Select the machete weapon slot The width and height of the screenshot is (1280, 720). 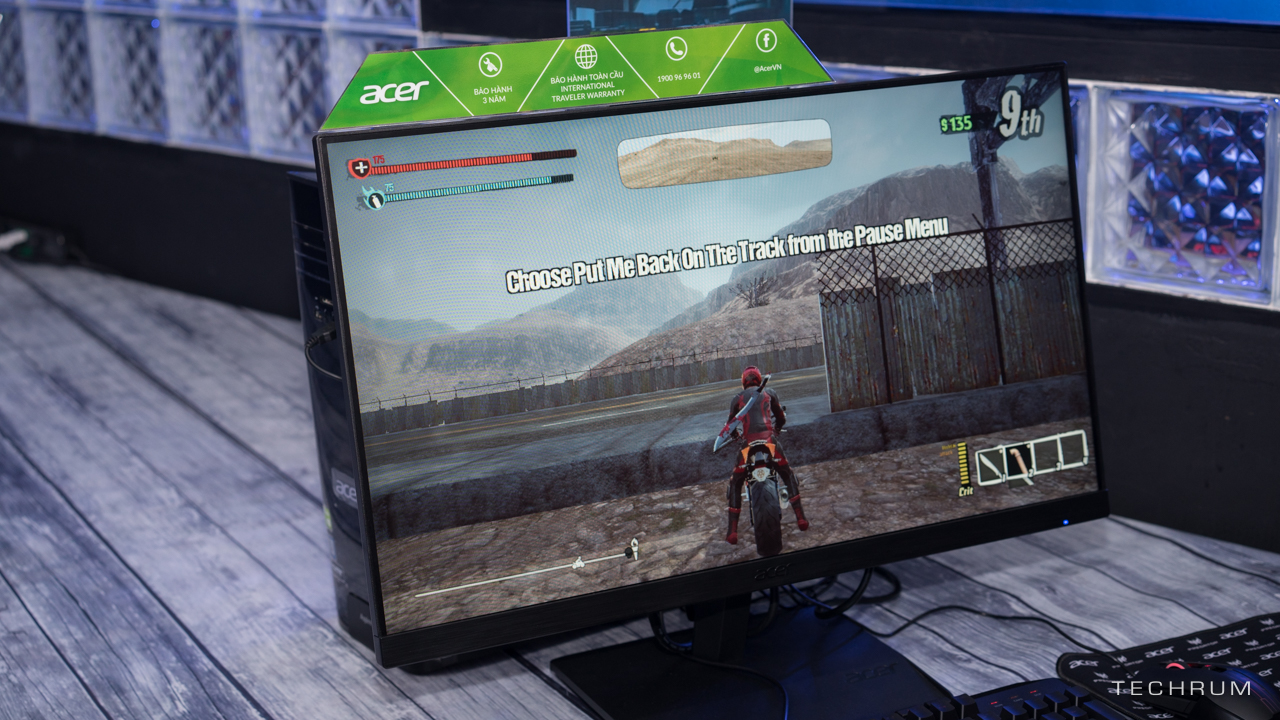pyautogui.click(x=990, y=467)
